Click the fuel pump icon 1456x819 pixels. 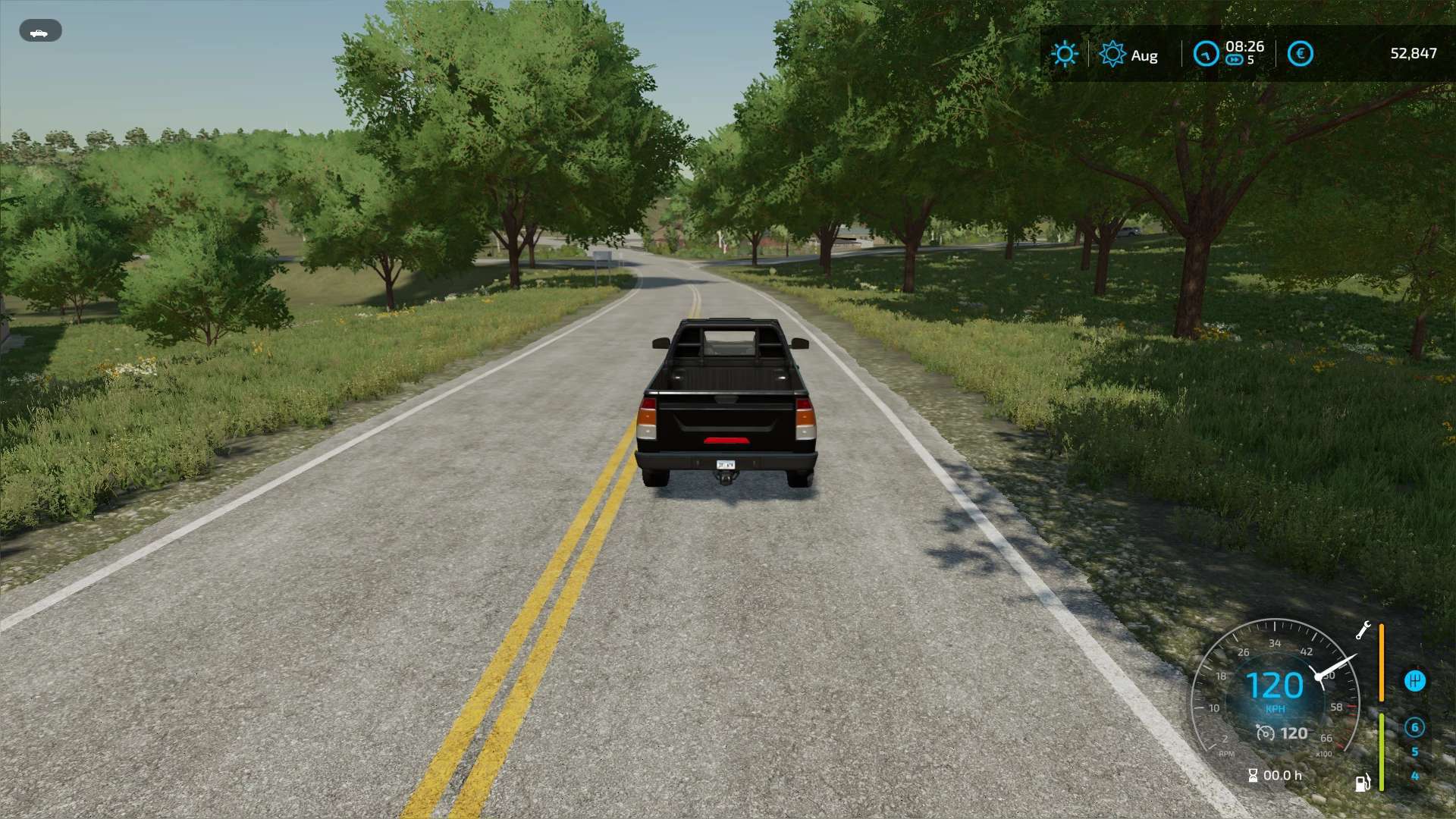[1362, 783]
